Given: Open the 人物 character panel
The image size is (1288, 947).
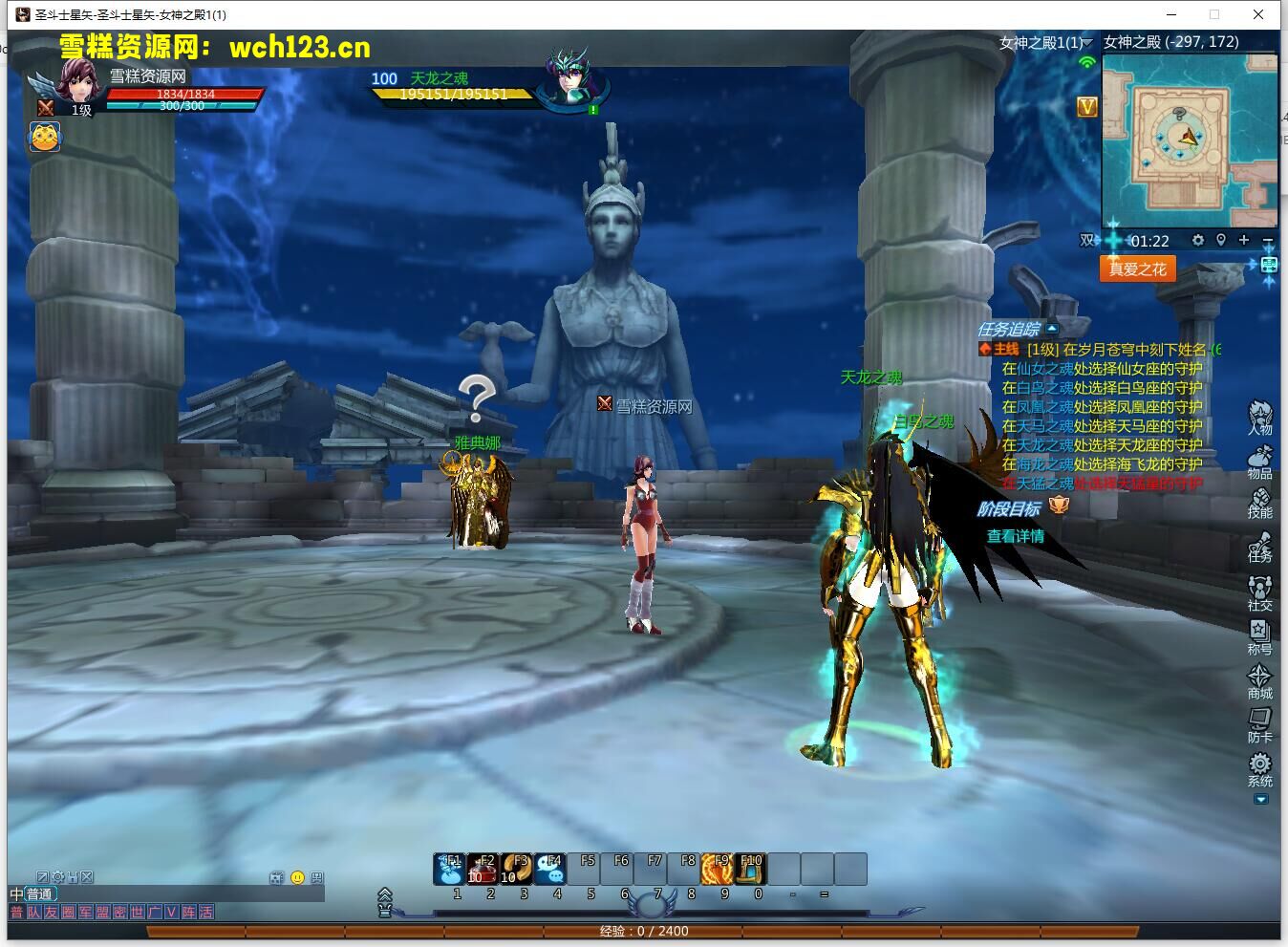Looking at the screenshot, I should (1260, 417).
